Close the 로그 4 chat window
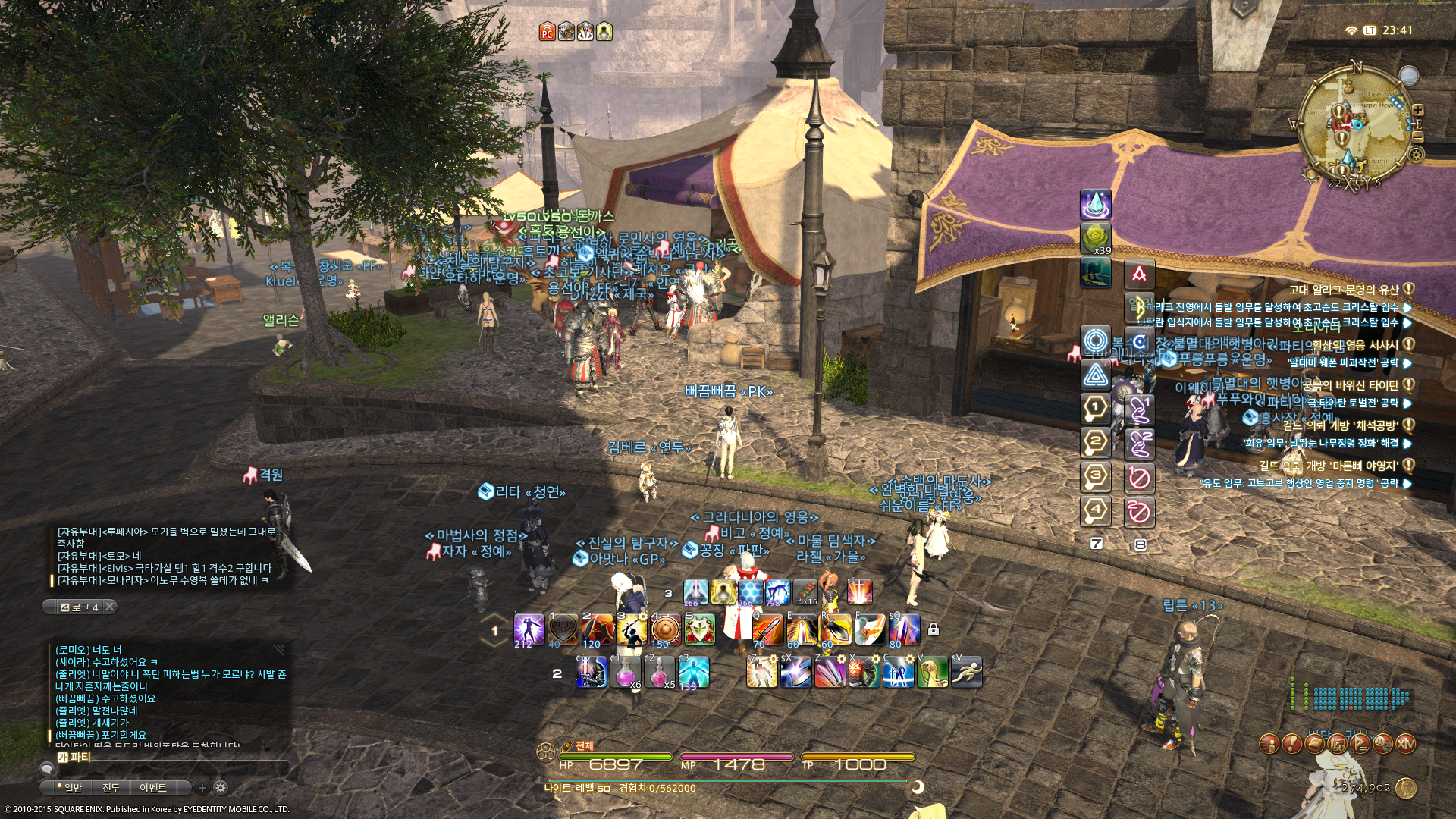The width and height of the screenshot is (1456, 819). (x=110, y=607)
